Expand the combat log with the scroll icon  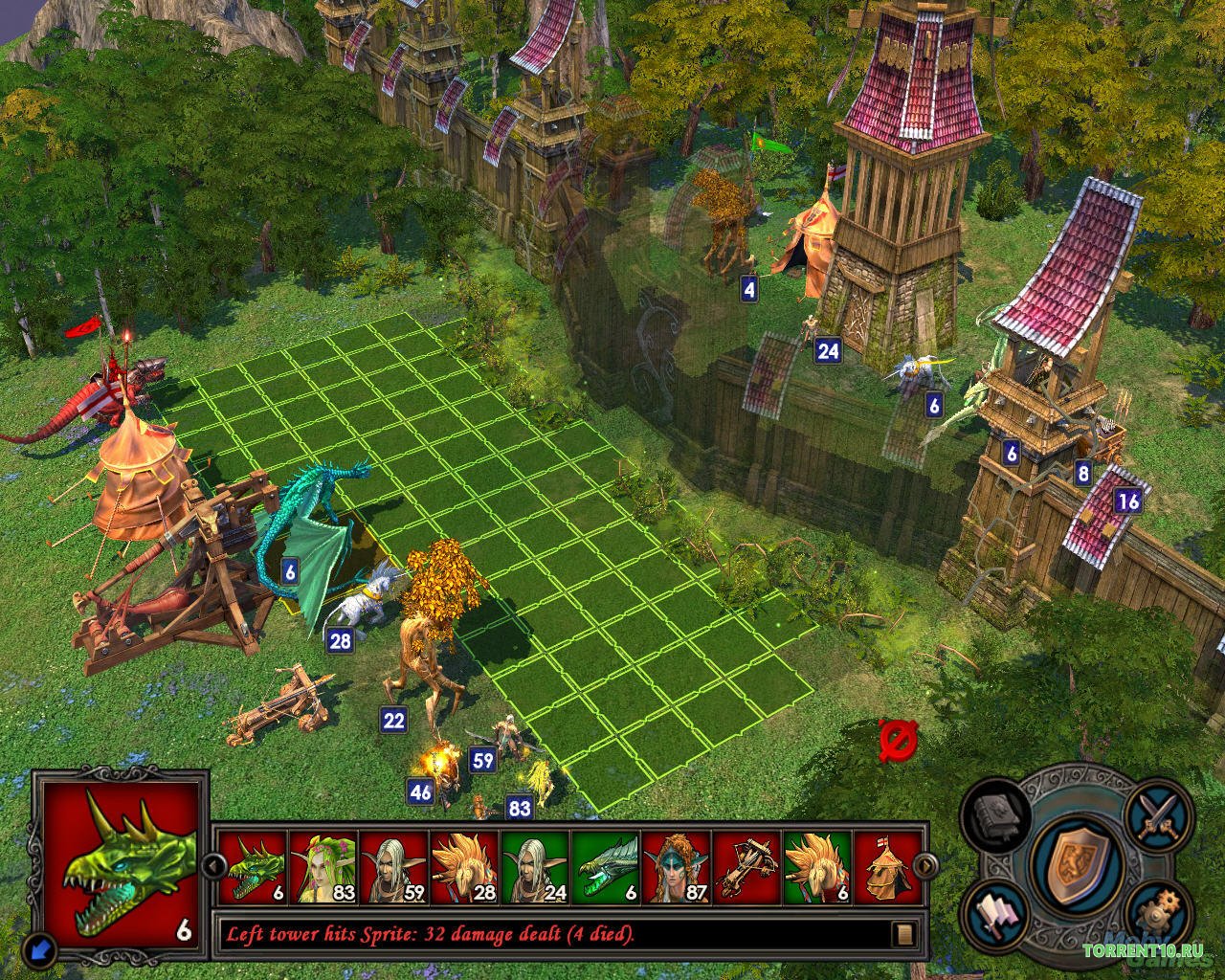[902, 933]
